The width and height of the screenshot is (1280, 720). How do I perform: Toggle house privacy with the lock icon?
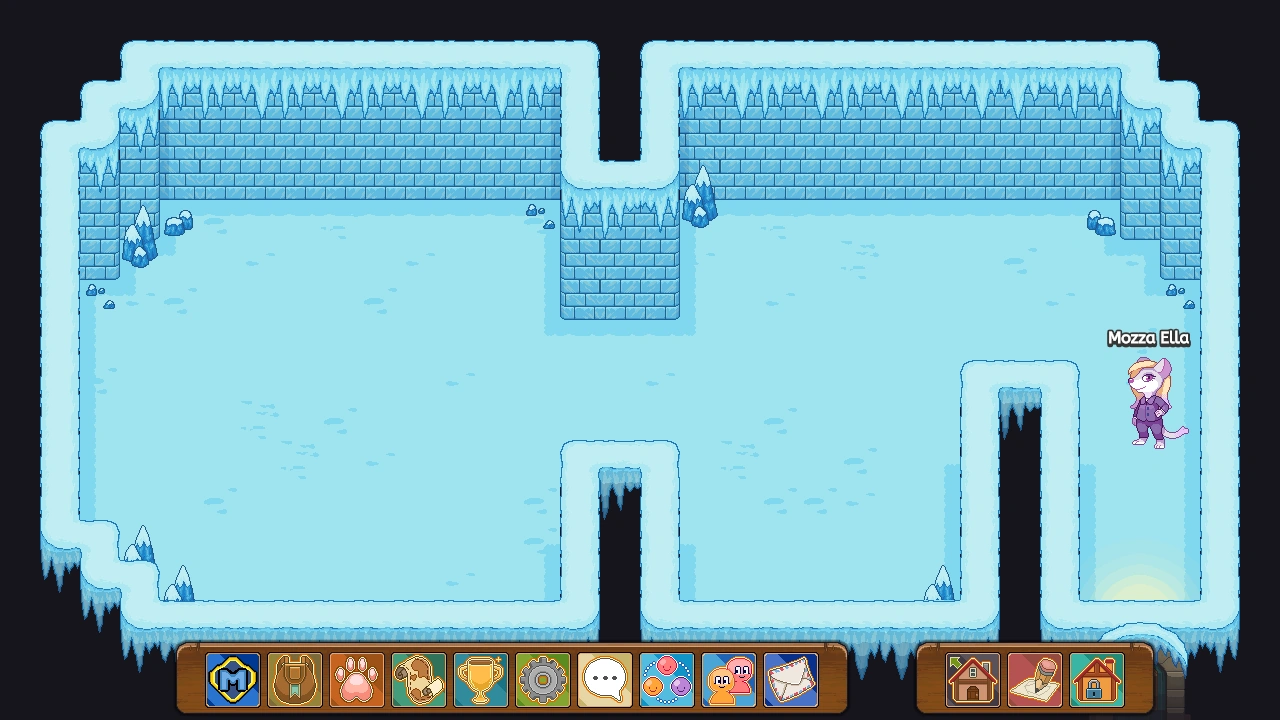(x=1098, y=681)
